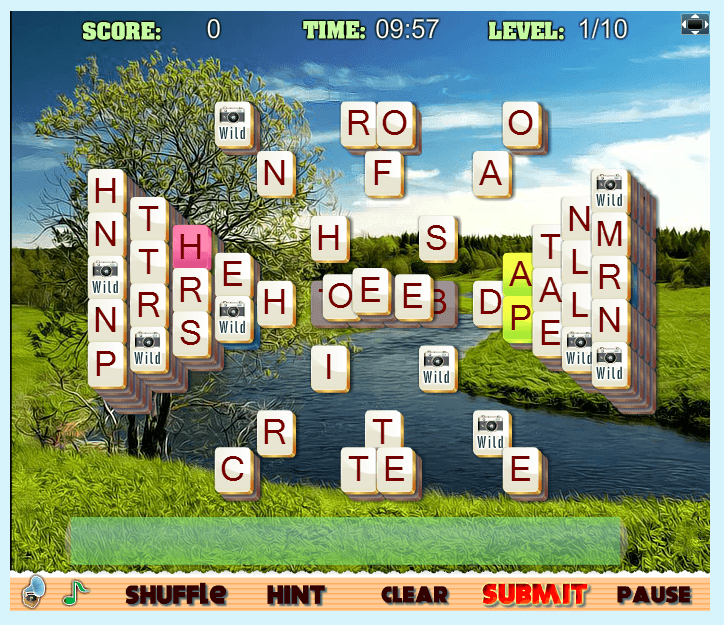The height and width of the screenshot is (625, 724).
Task: Request a hint
Action: 296,594
